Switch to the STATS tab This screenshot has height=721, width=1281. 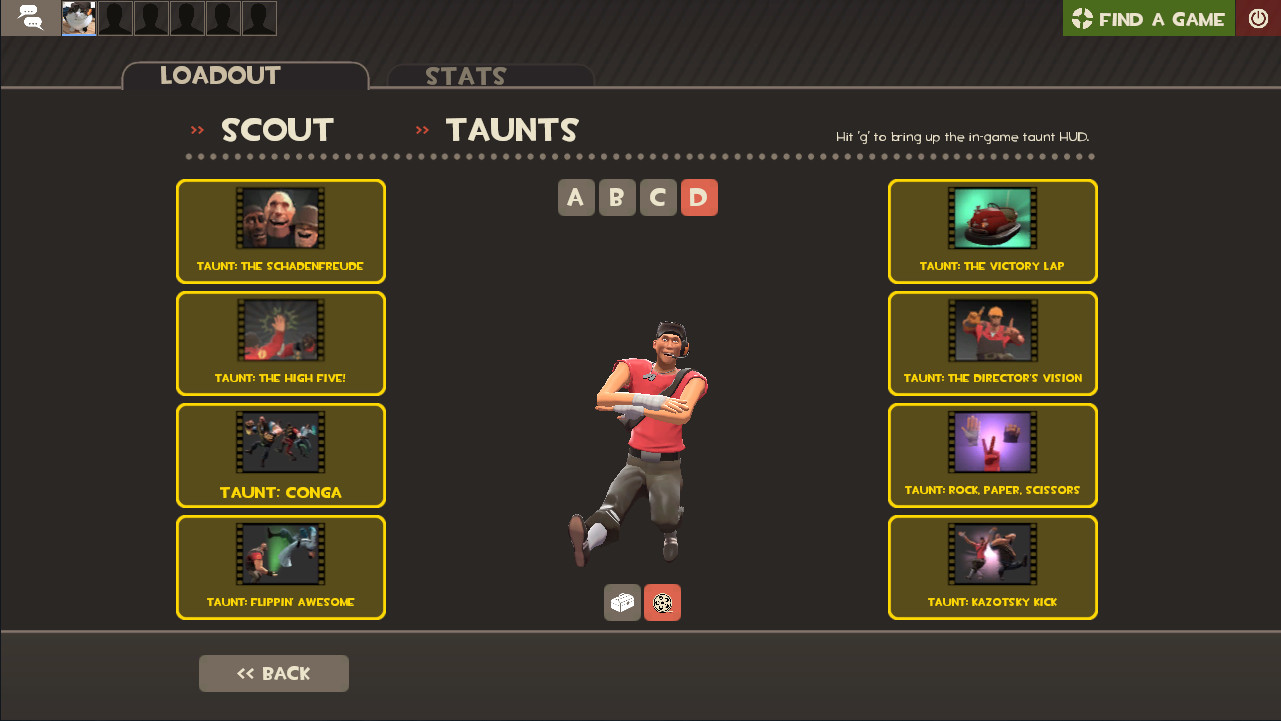click(x=466, y=76)
